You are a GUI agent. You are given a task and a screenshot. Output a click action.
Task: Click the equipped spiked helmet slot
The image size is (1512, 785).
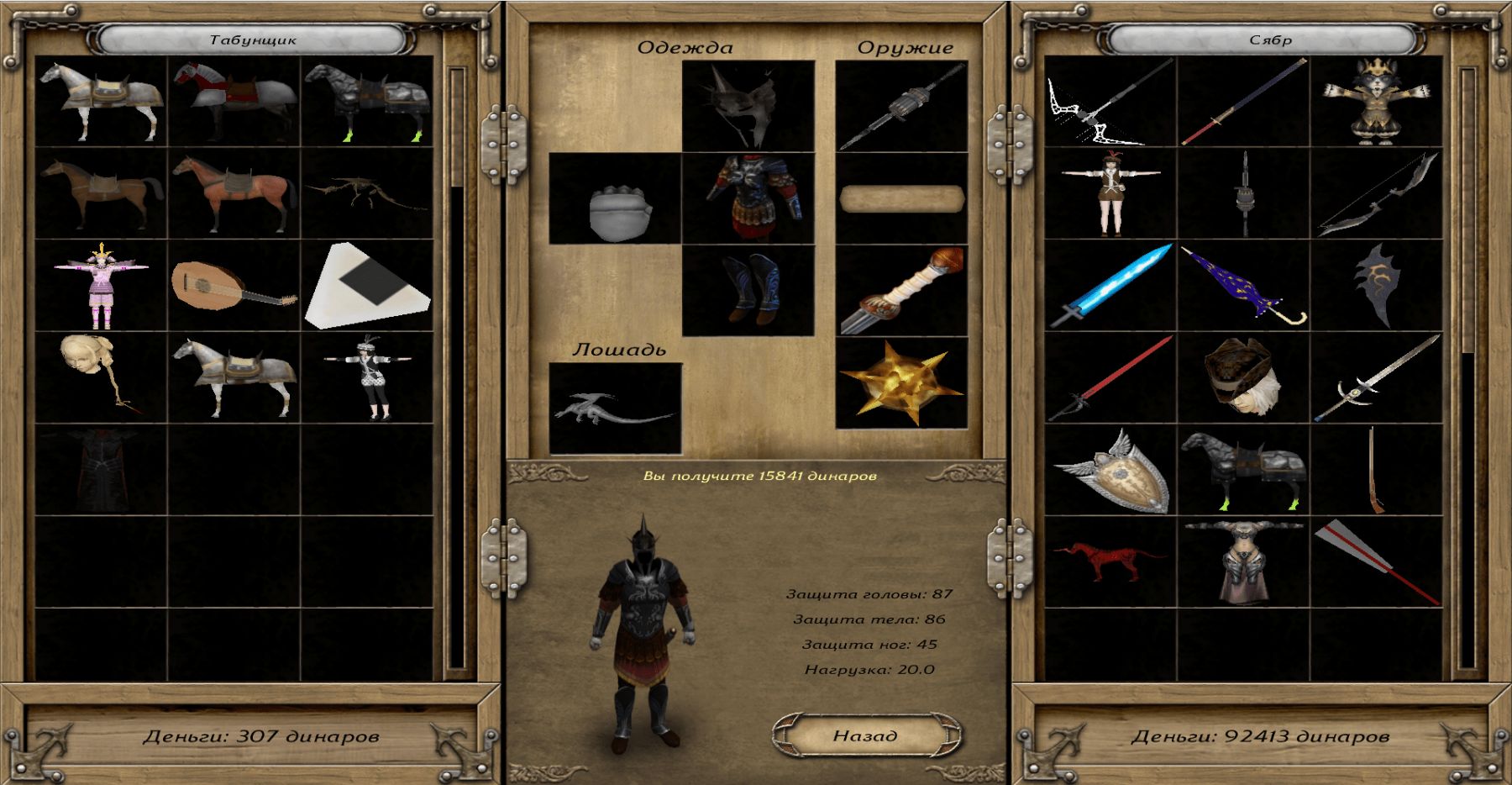tap(748, 106)
